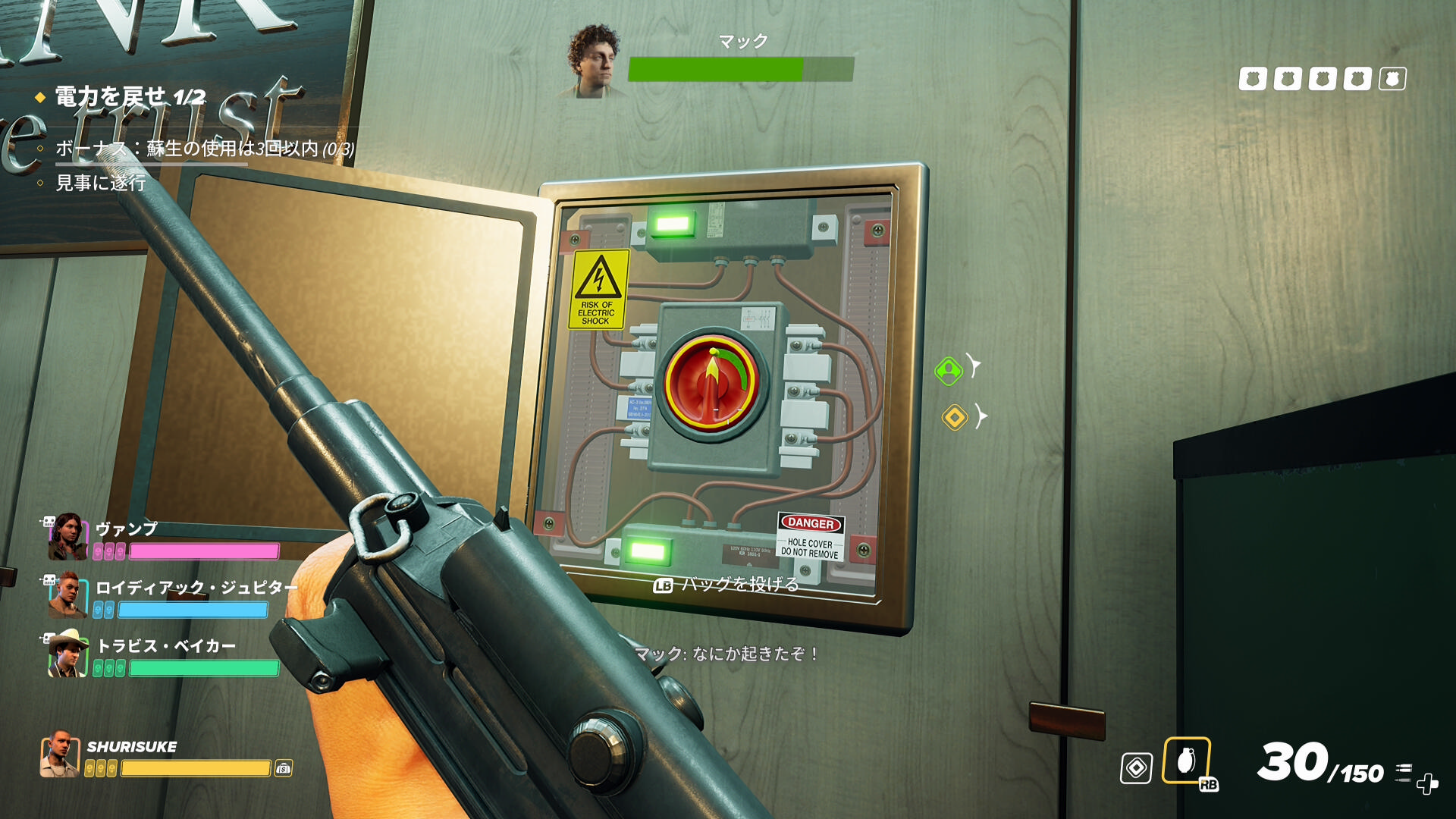
Task: Click the yellow diamond objective marker
Action: coord(955,417)
